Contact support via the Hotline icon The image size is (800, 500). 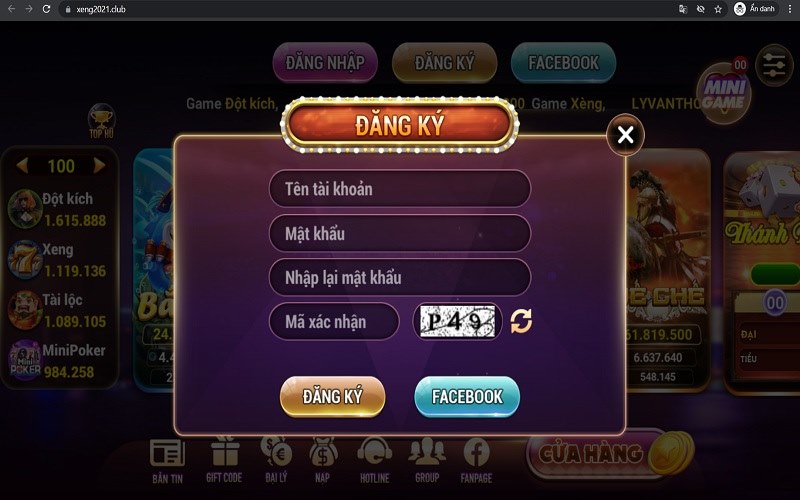click(x=374, y=460)
